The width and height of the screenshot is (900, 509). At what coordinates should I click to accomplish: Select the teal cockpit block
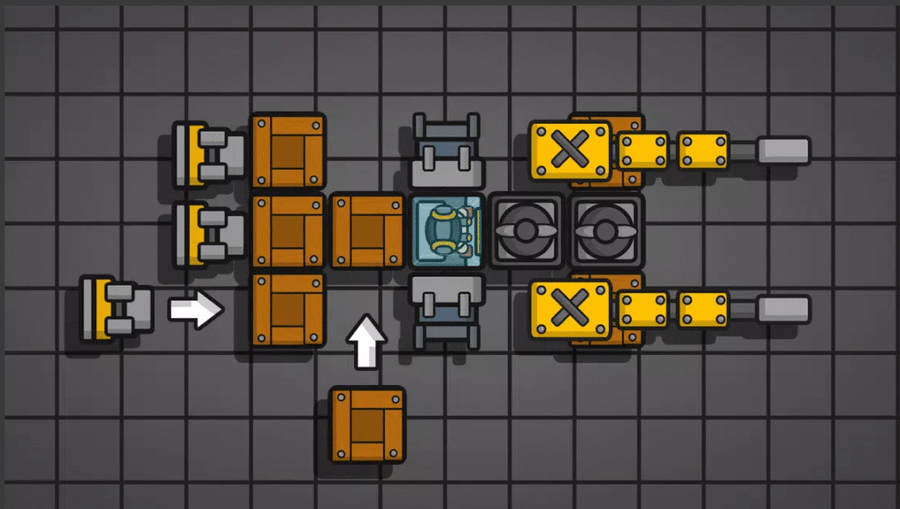coord(447,231)
